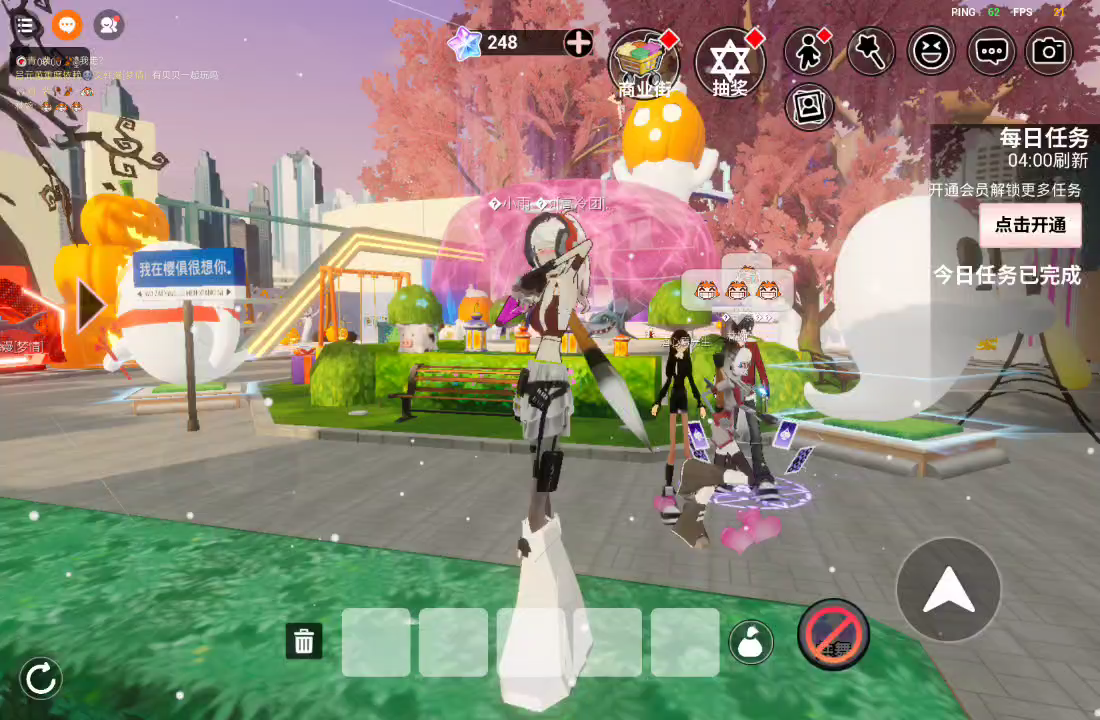
Task: Open the laughing emoji emotes
Action: point(931,51)
